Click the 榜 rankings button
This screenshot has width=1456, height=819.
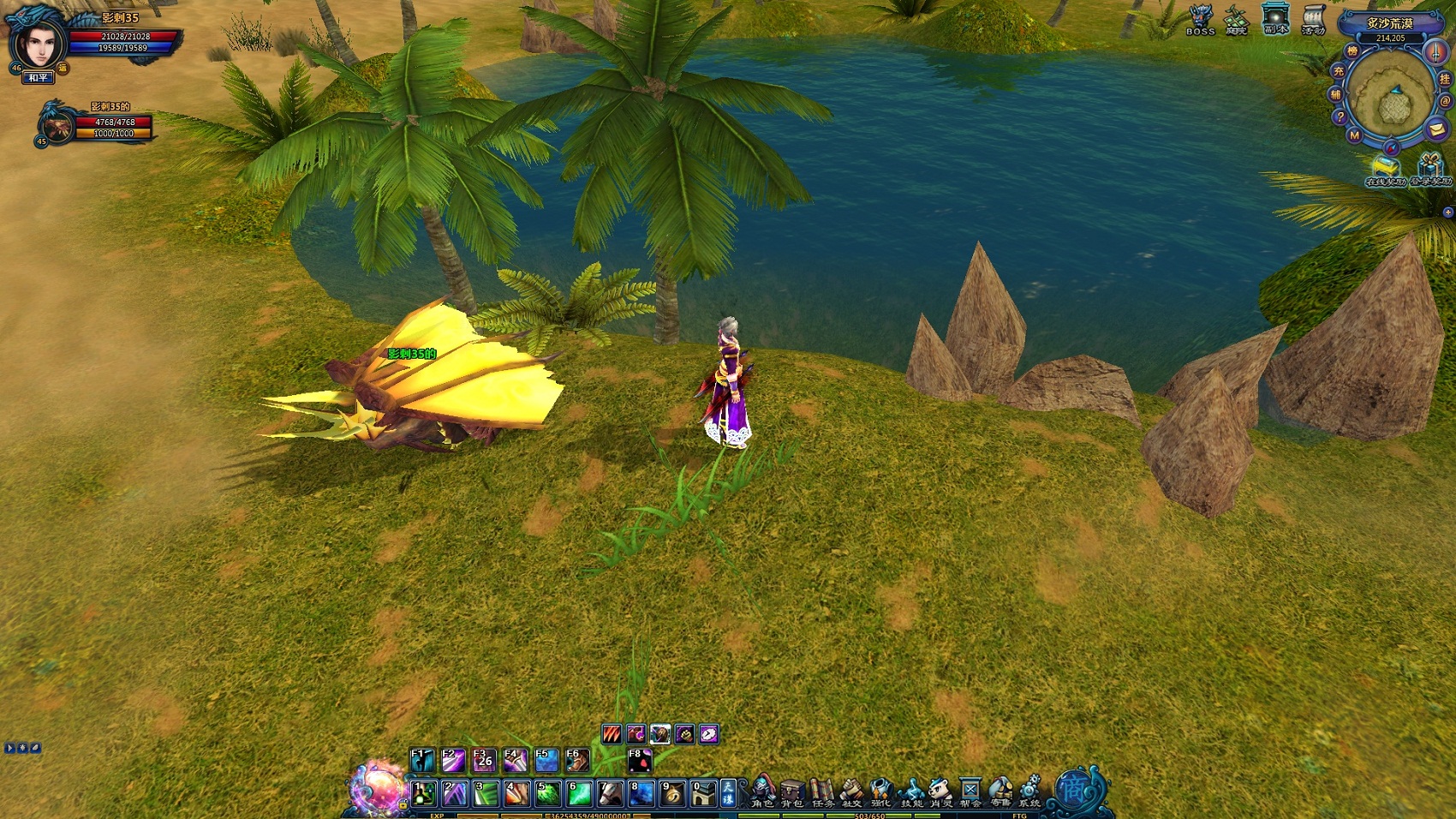point(1352,51)
